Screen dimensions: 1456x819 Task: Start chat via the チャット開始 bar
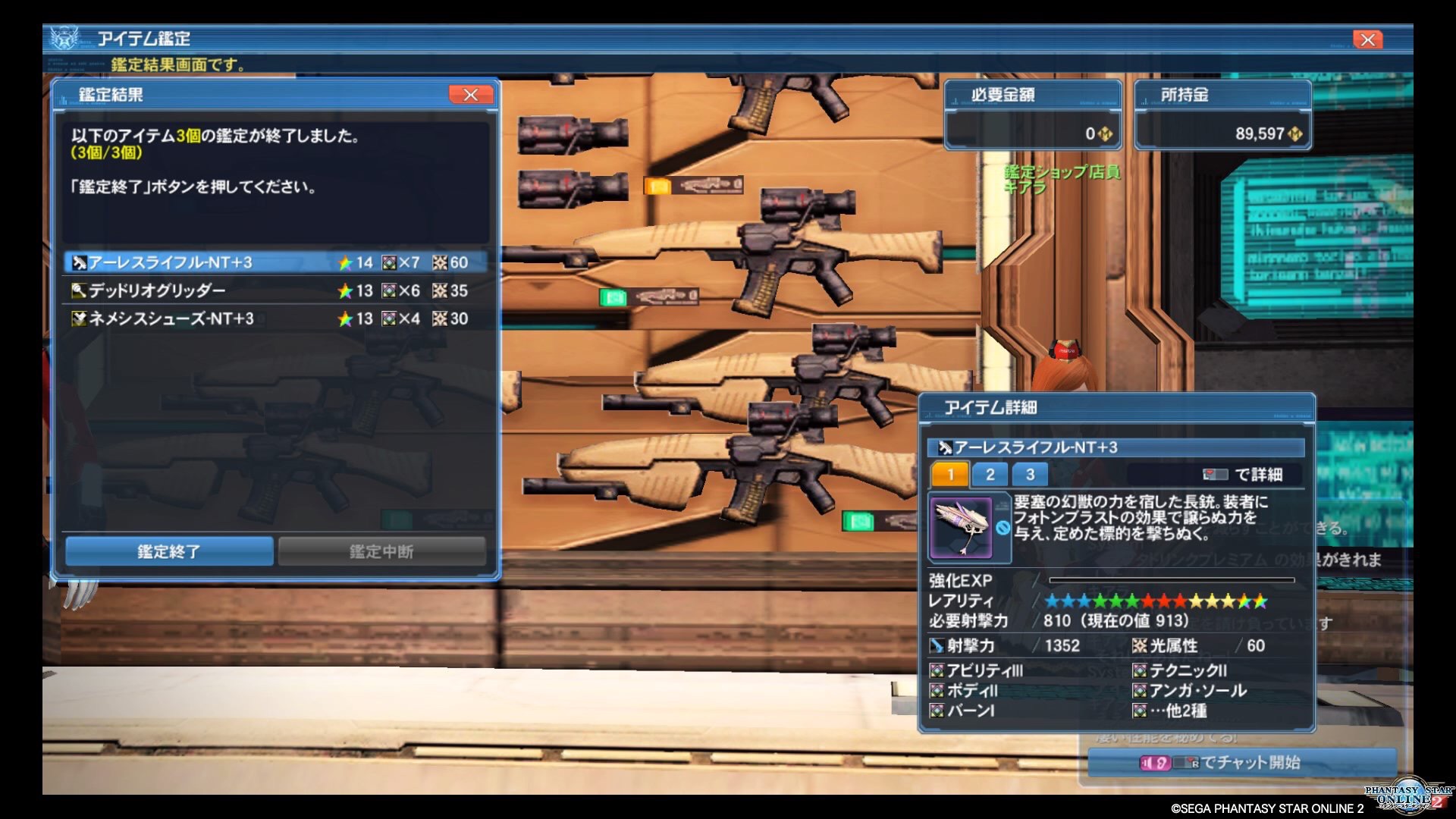click(x=1241, y=762)
